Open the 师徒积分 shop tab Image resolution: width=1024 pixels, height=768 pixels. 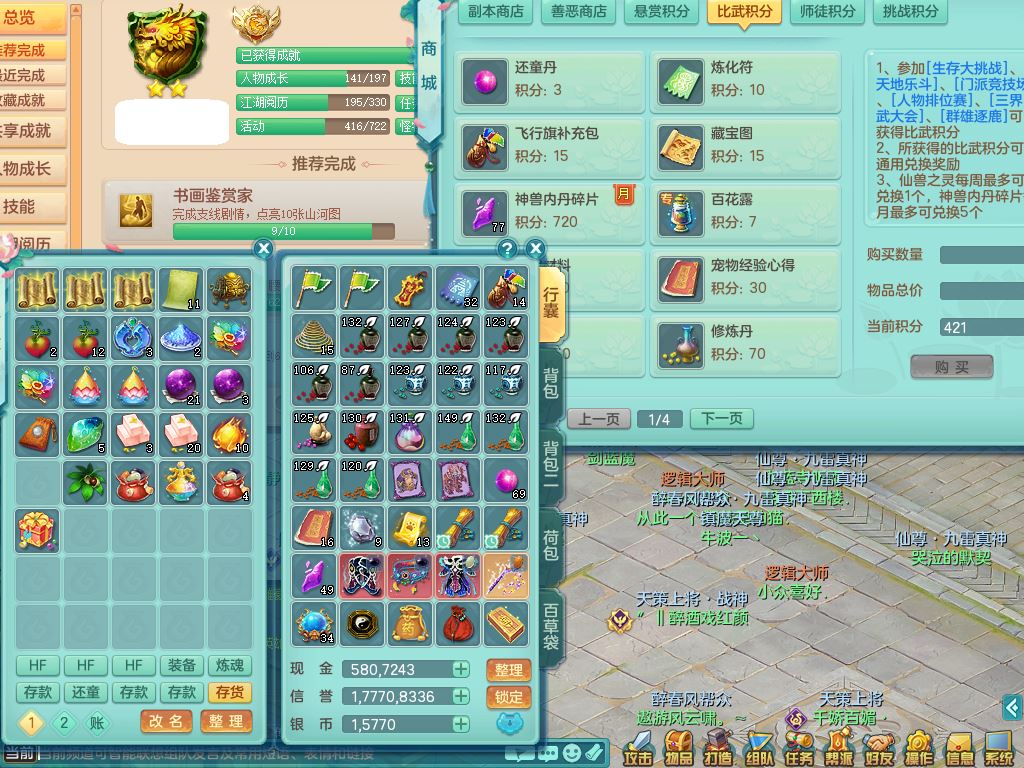coord(828,11)
